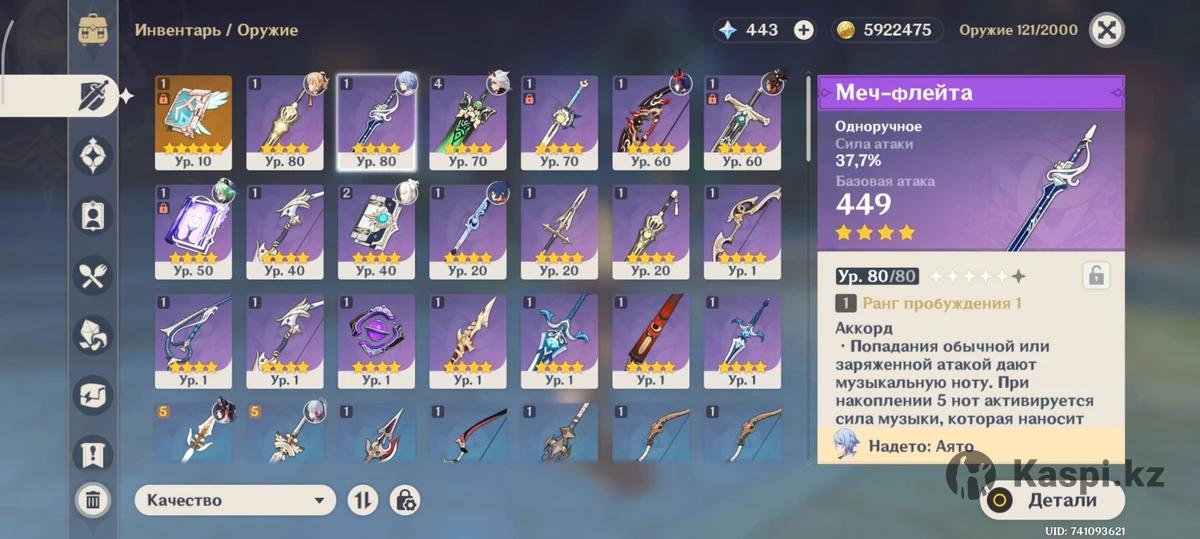Toggle the sort order arrows button
This screenshot has width=1200, height=539.
coord(362,500)
